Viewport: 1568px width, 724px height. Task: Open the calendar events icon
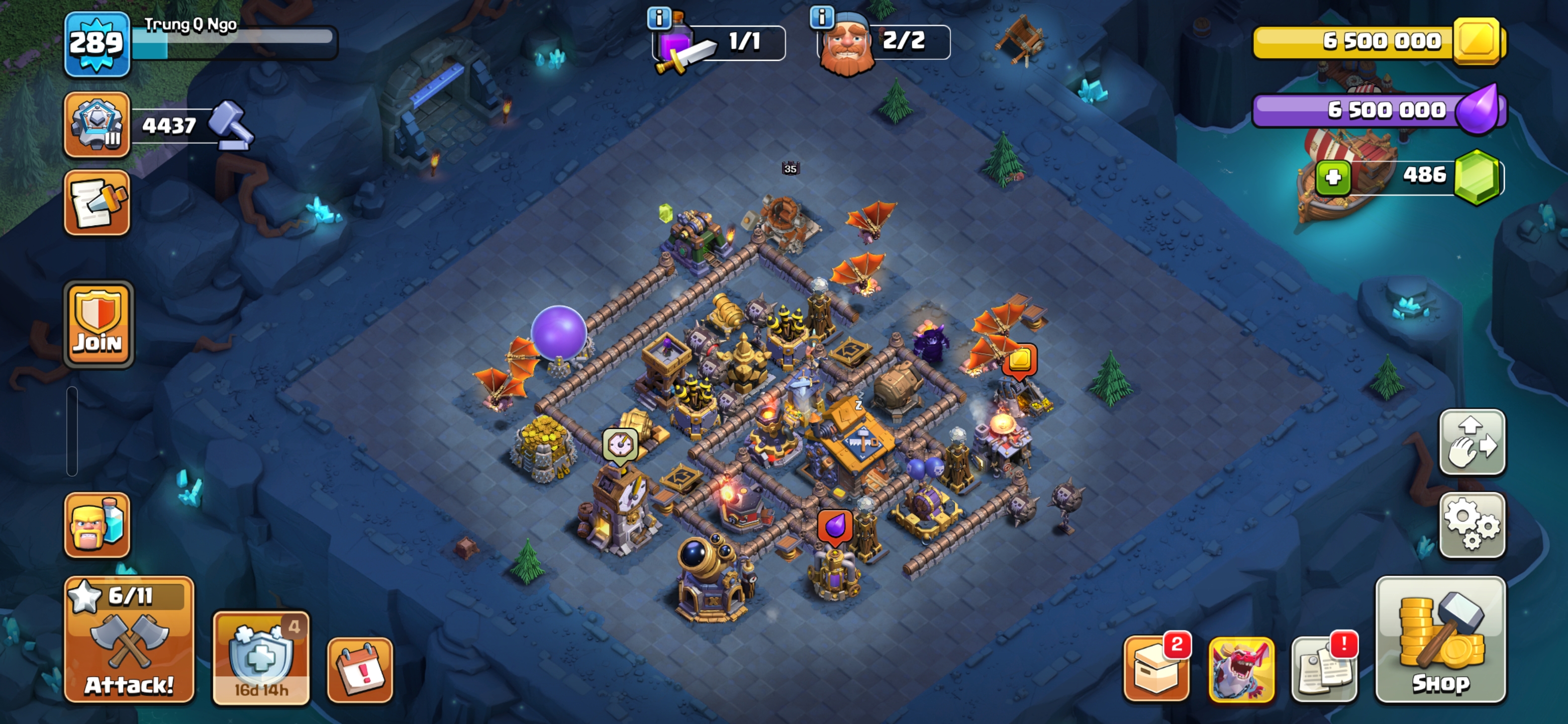pos(360,670)
